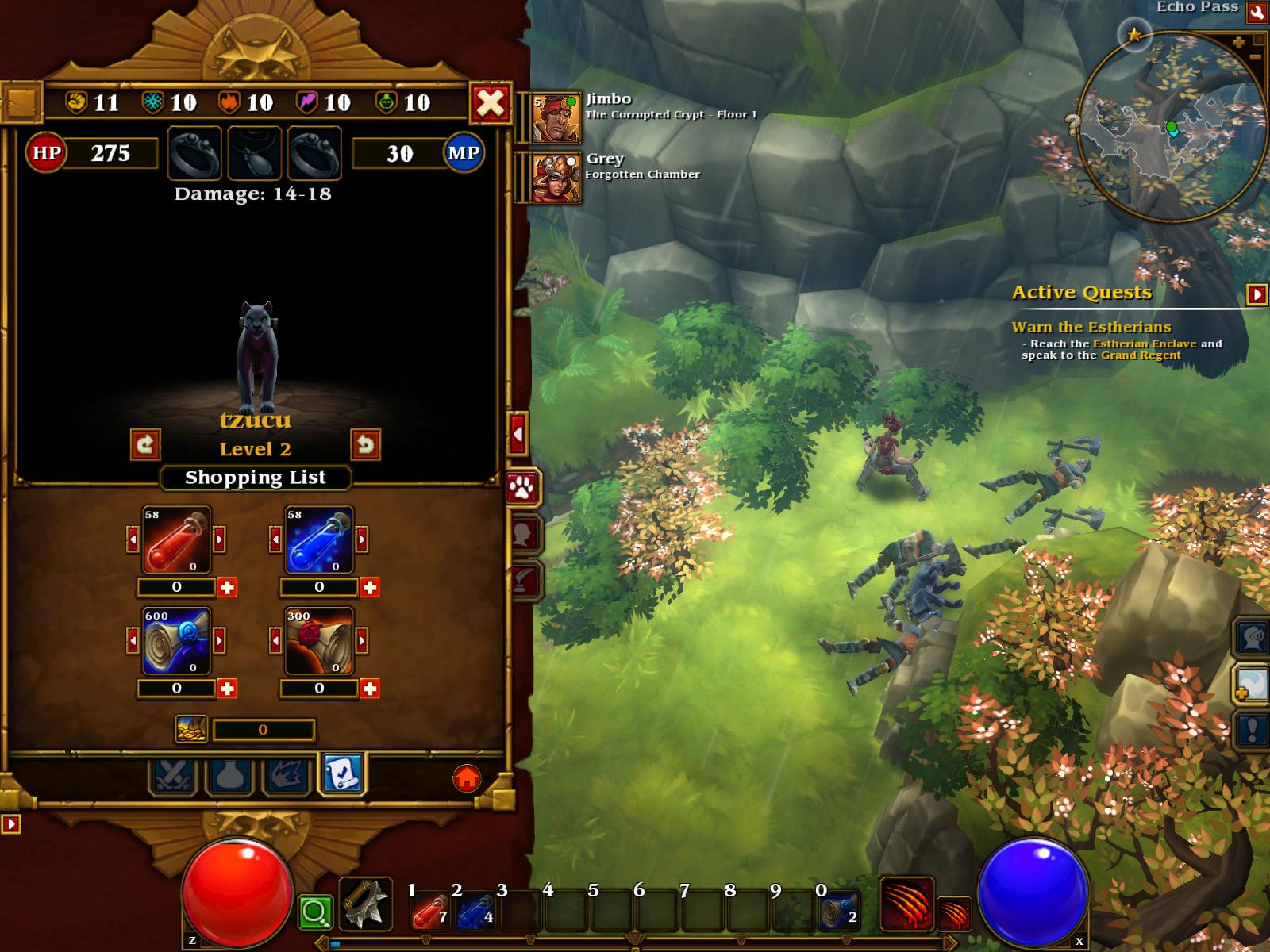Open the wrench settings button
This screenshot has height=952, width=1270.
click(x=1257, y=12)
